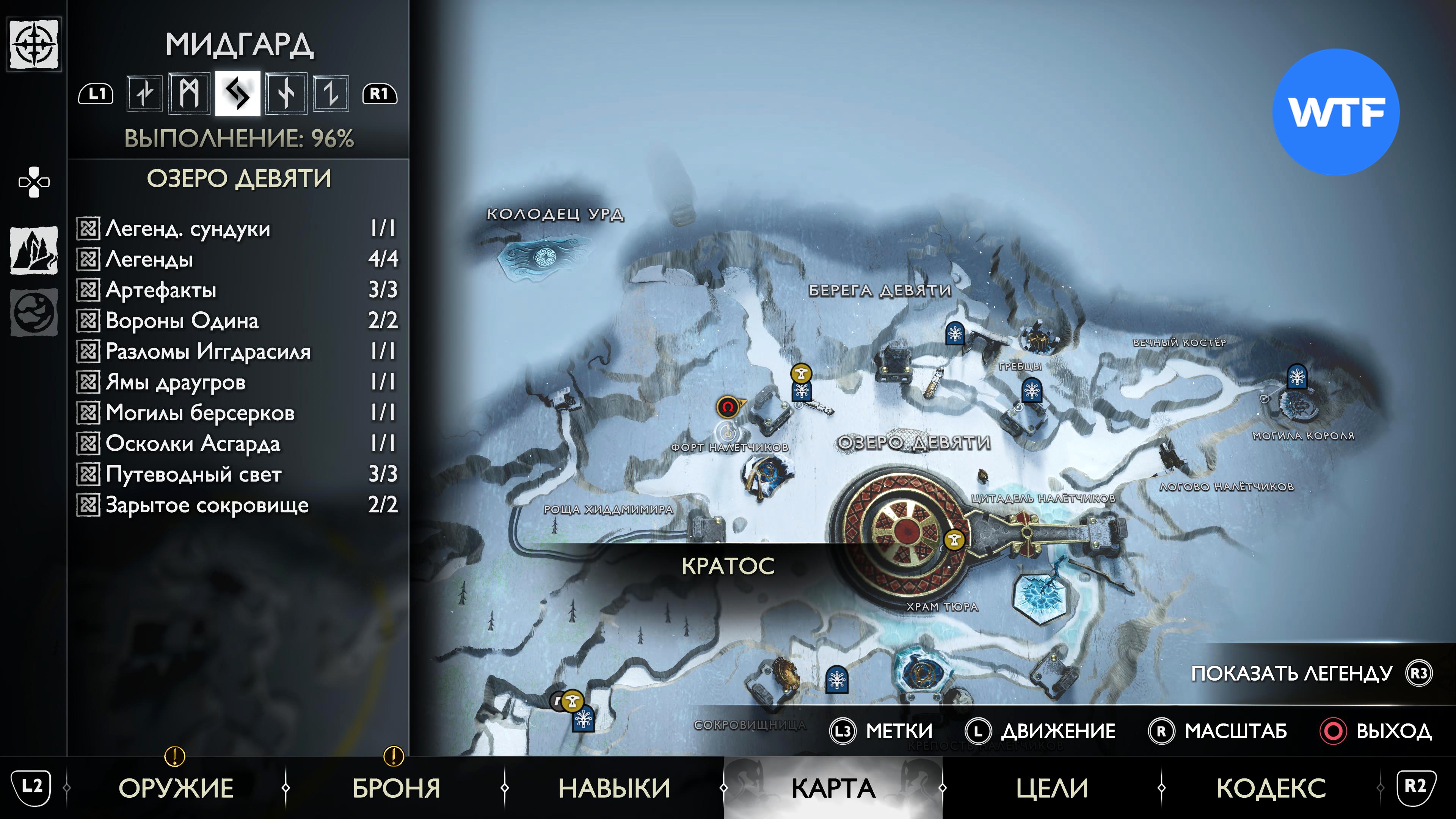Select the Легенд. сундуки checklist row
This screenshot has height=819, width=1456.
coord(237,229)
